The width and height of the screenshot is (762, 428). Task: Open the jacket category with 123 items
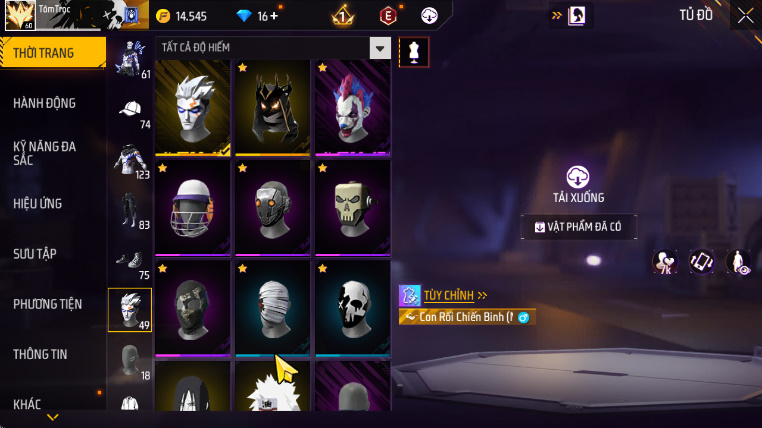pos(130,160)
